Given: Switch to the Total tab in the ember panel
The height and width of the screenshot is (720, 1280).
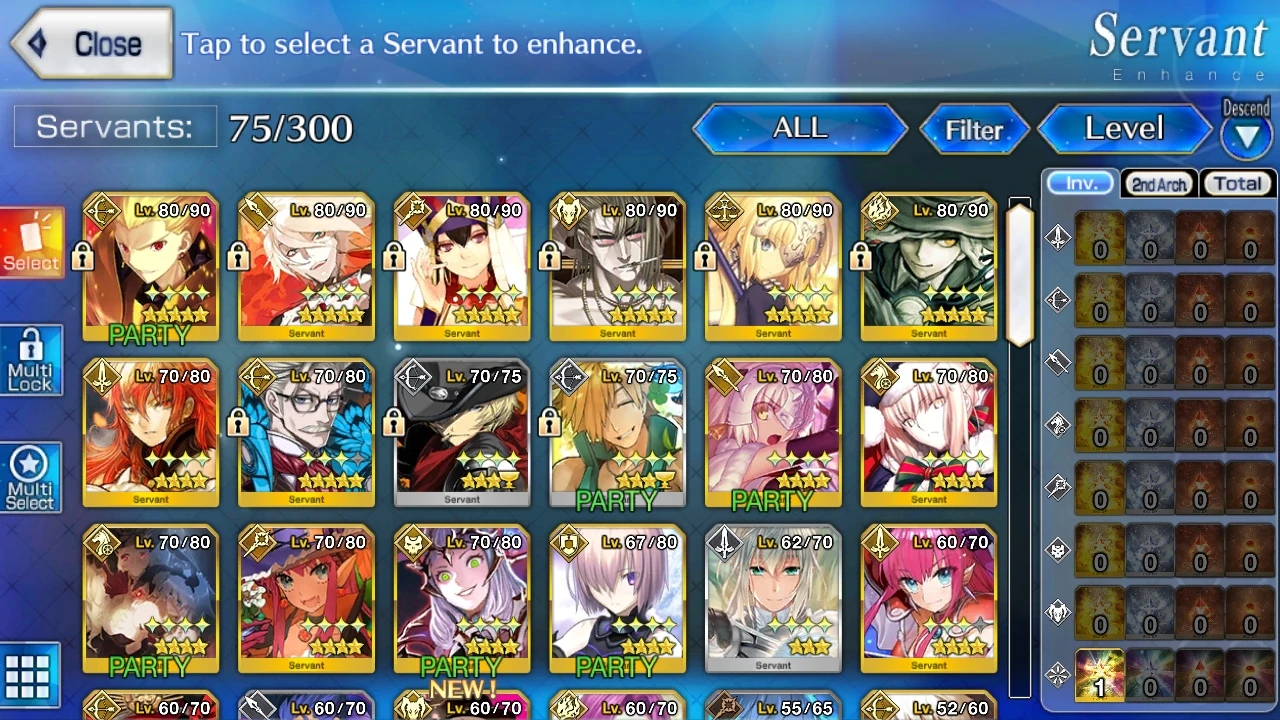Looking at the screenshot, I should [1237, 183].
